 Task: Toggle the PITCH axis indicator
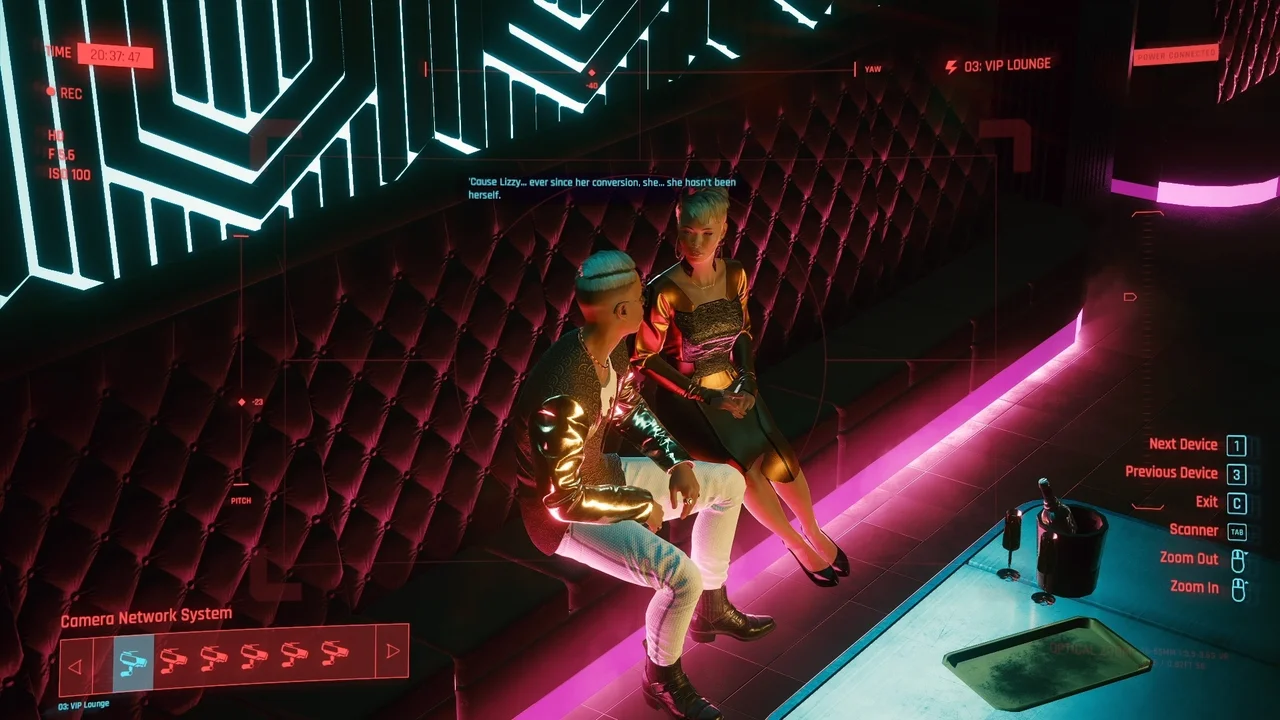click(x=239, y=500)
